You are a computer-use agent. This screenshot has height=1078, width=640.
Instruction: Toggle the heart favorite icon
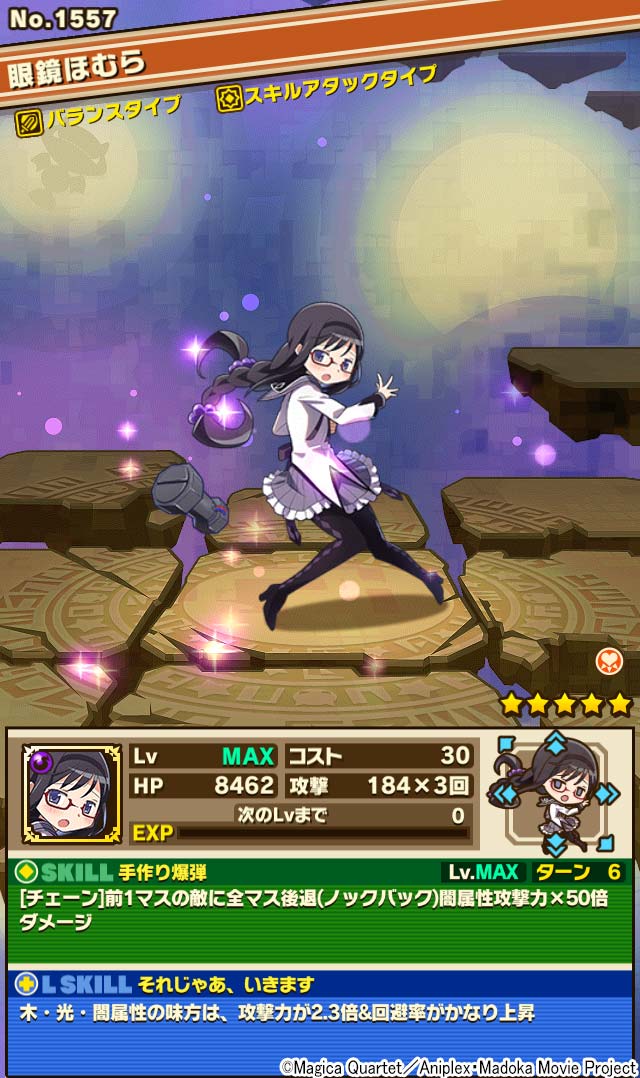coord(610,660)
